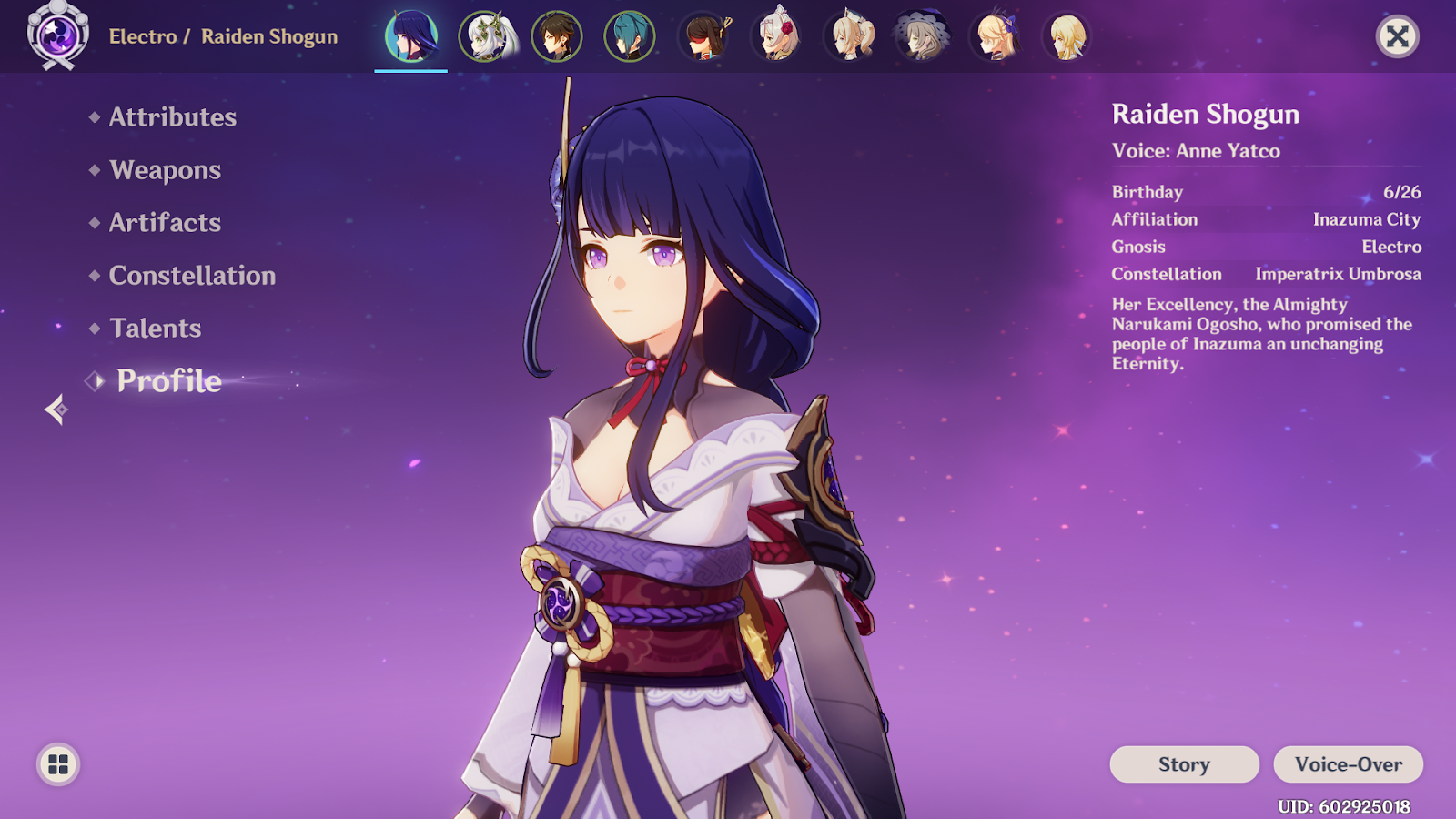Close the character screen
Screen dimensions: 1456x819
1397,36
